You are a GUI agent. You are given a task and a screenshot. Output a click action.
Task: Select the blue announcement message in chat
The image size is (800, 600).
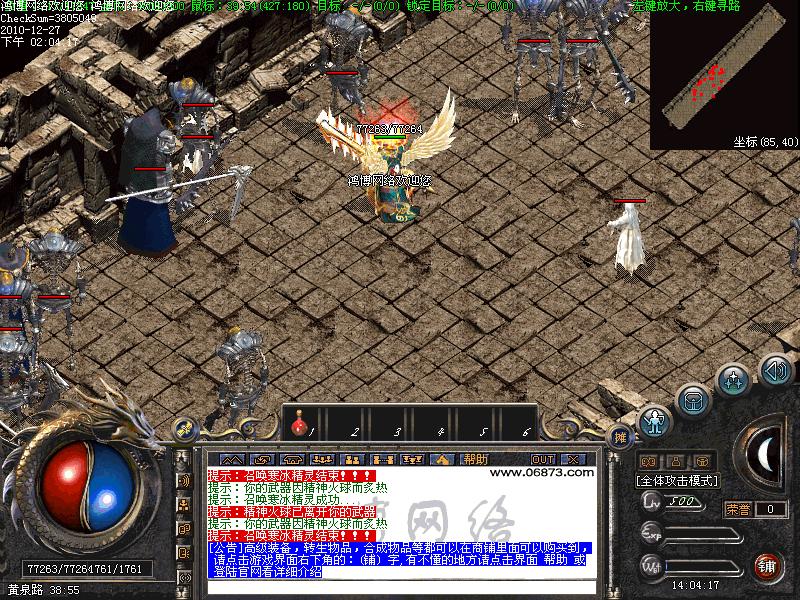pyautogui.click(x=400, y=560)
